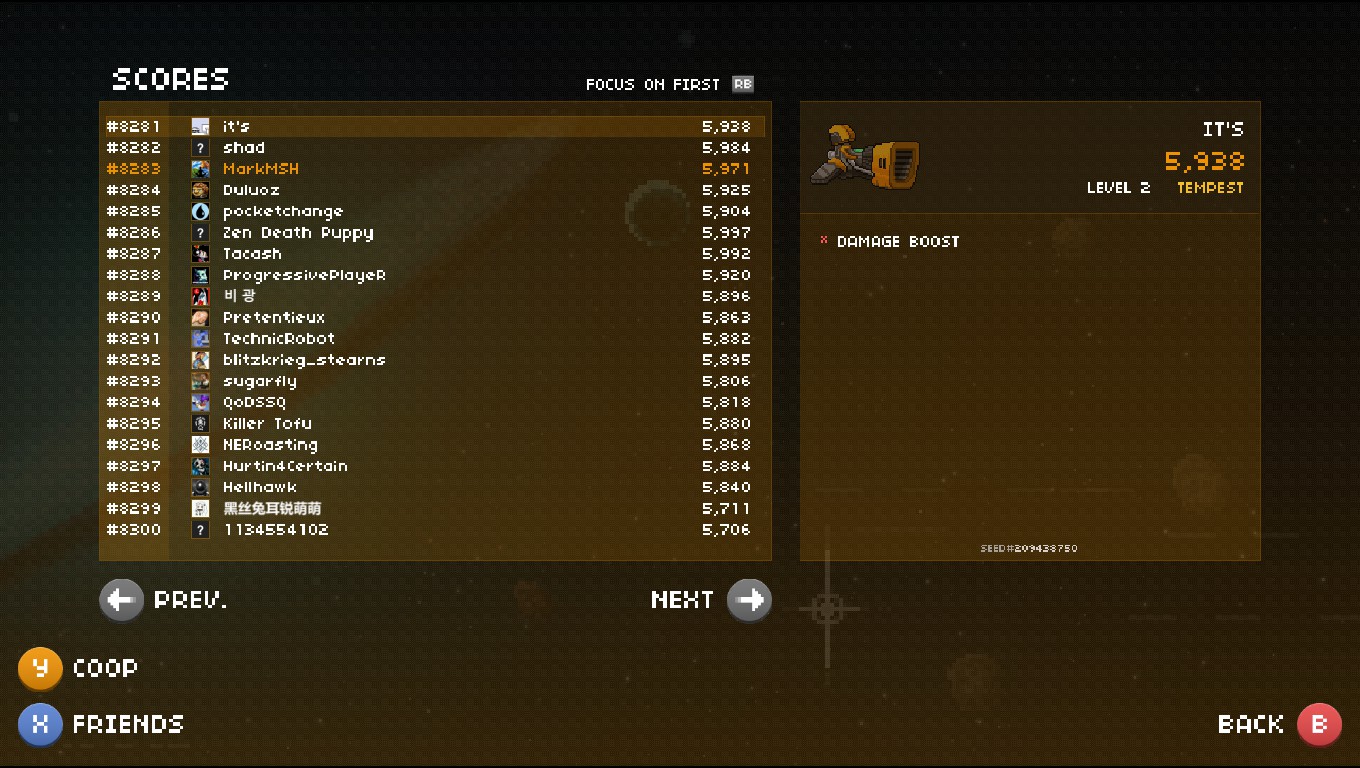The width and height of the screenshot is (1360, 768).
Task: Click the Tacash score entry
Action: click(435, 254)
